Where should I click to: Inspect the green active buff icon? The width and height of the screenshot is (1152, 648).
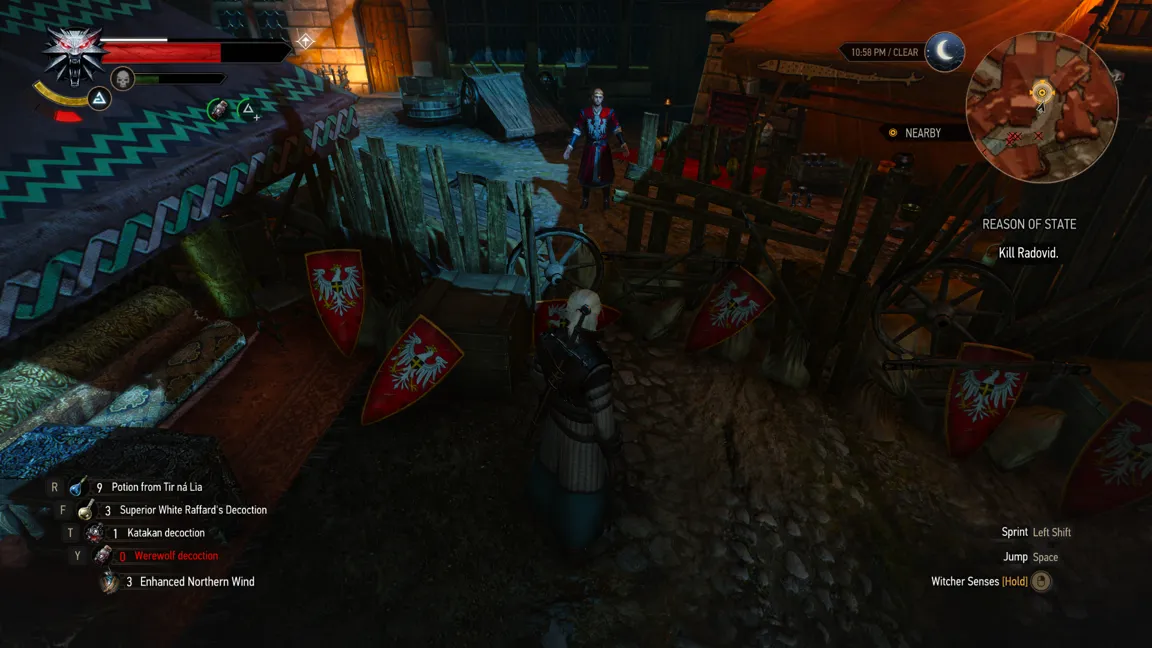click(218, 109)
